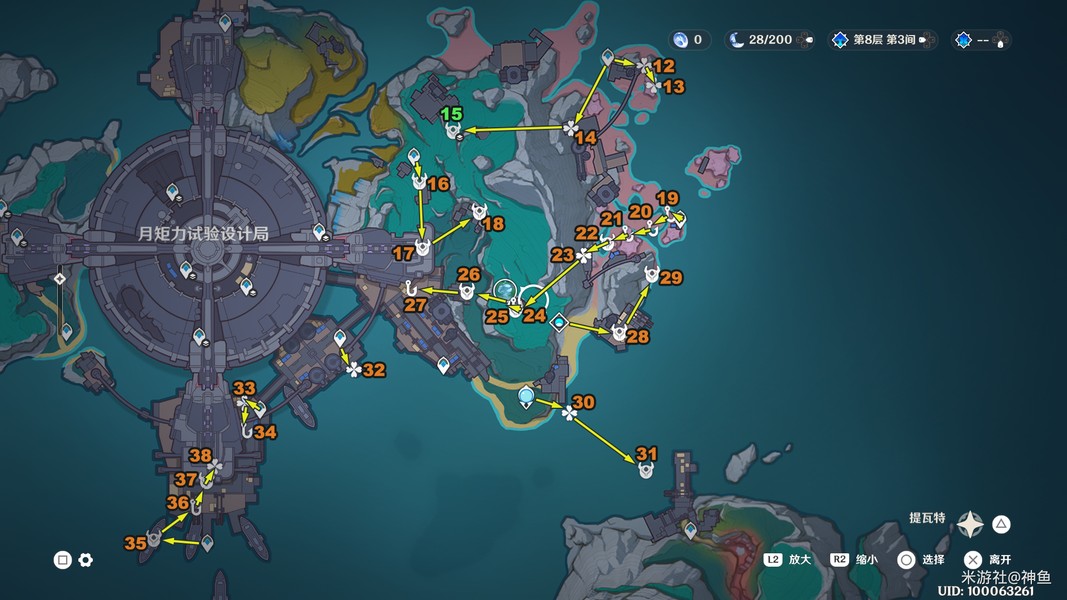Select the teleport waypoint just above pin 16
Image resolution: width=1067 pixels, height=600 pixels.
coord(414,156)
